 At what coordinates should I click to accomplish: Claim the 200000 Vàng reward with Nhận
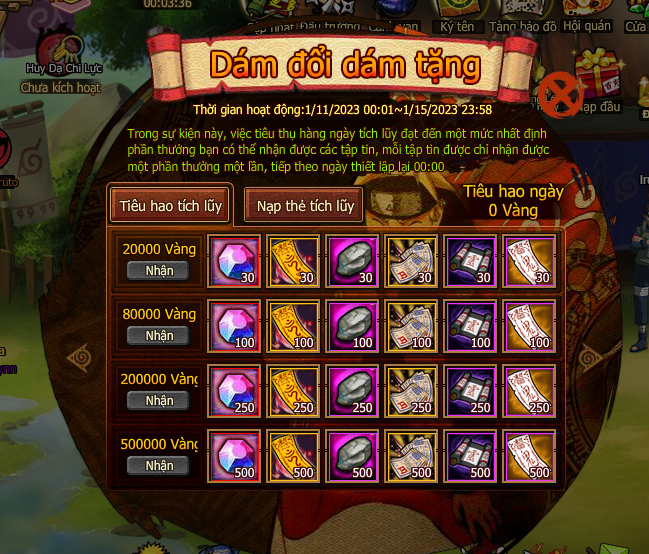159,400
